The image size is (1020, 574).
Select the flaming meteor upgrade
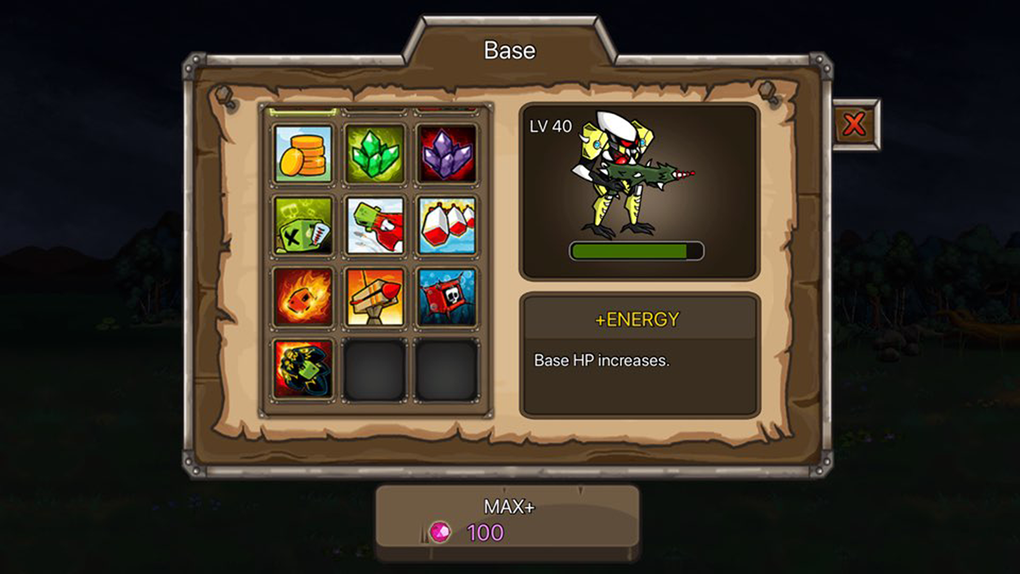pos(303,297)
